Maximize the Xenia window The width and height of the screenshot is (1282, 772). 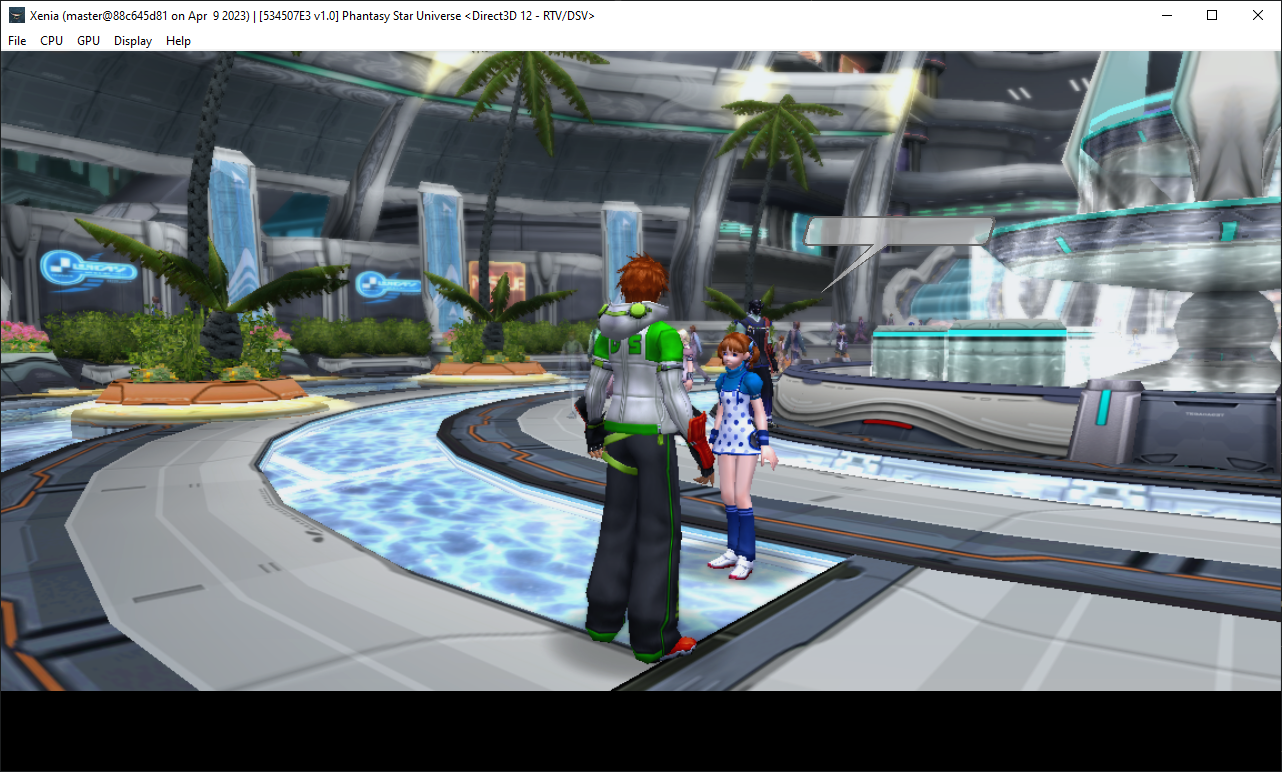1211,15
